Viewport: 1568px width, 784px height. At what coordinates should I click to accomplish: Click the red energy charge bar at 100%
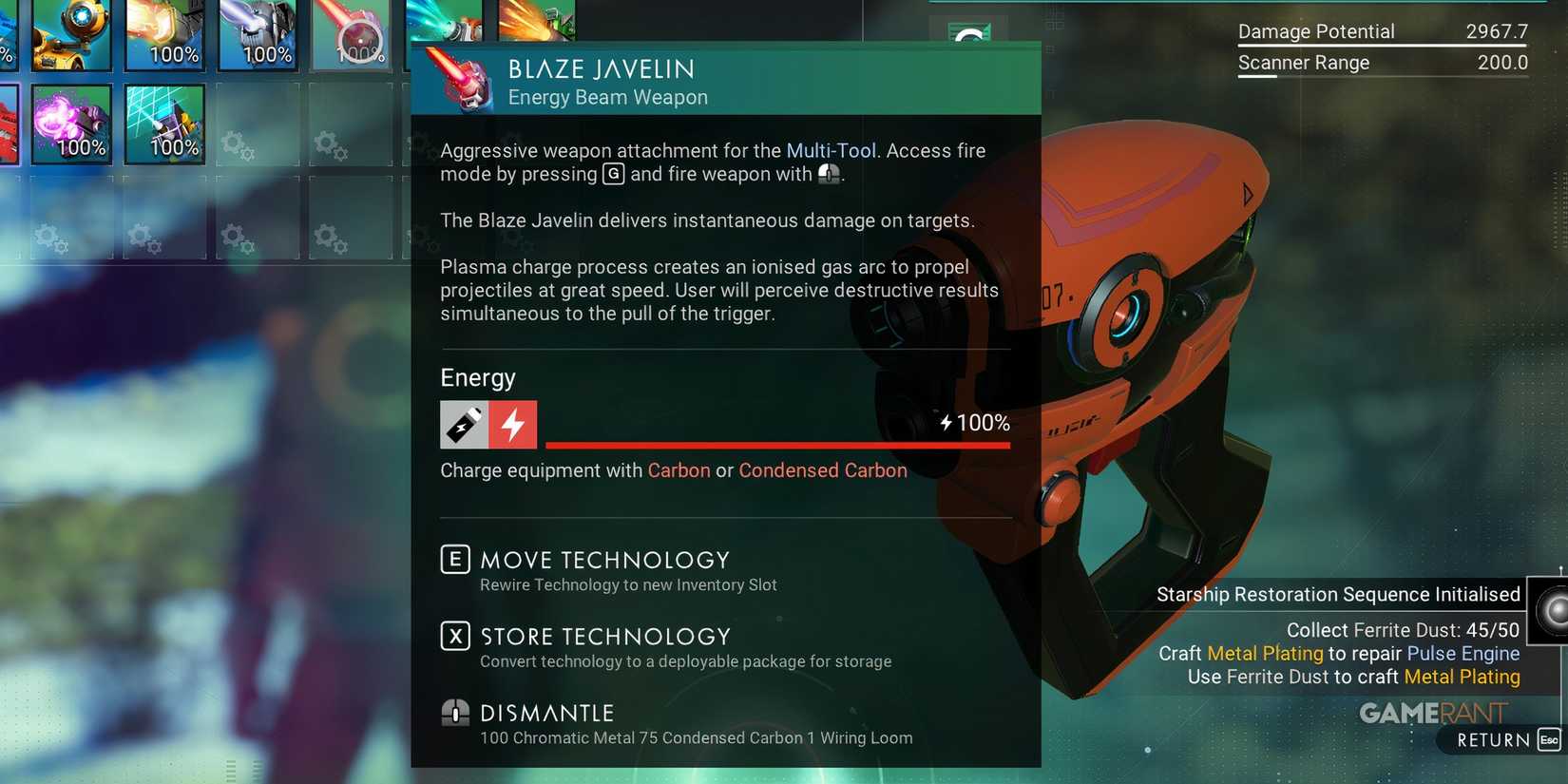(777, 447)
